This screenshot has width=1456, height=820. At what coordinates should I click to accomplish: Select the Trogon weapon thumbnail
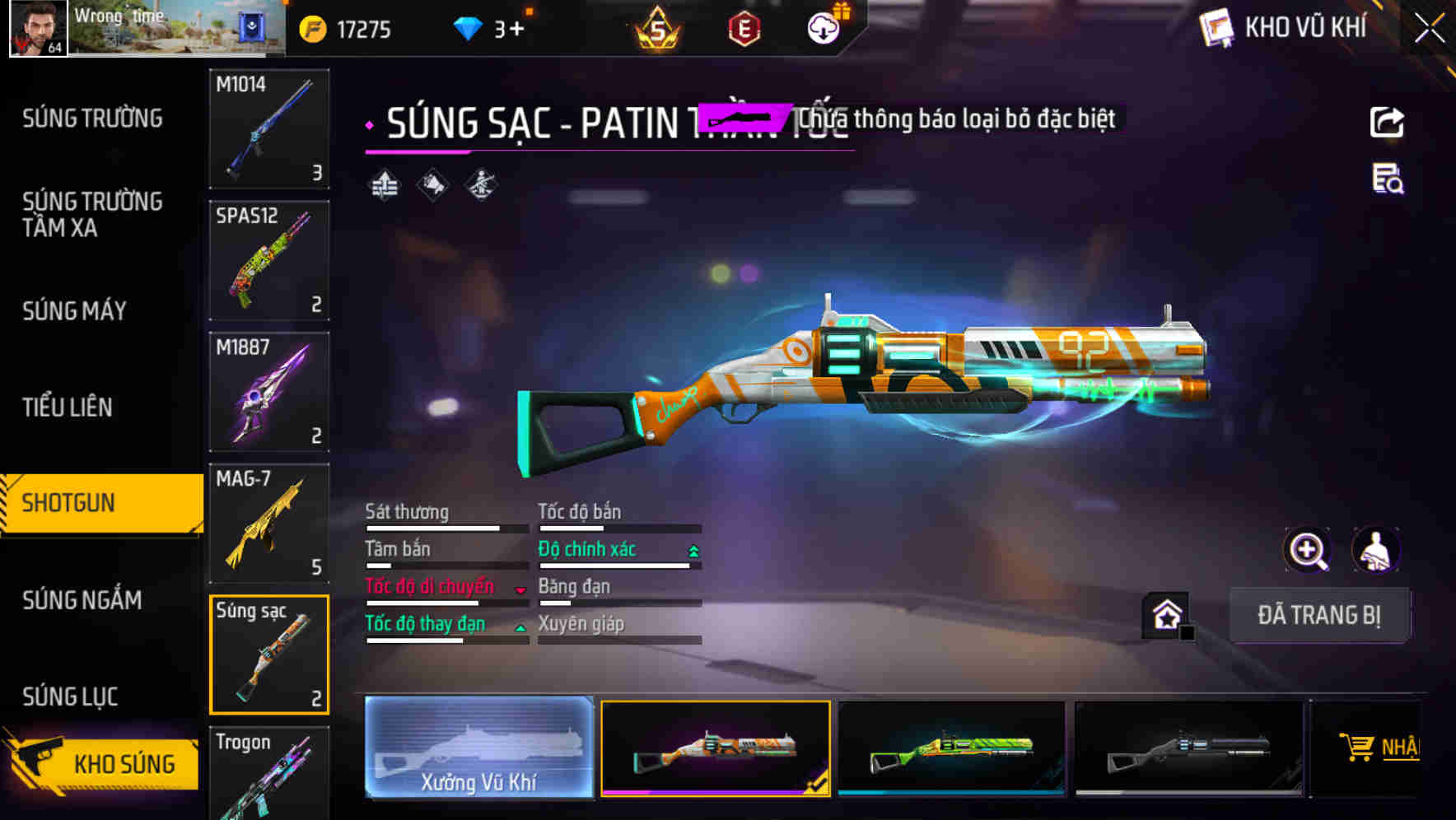click(x=268, y=772)
